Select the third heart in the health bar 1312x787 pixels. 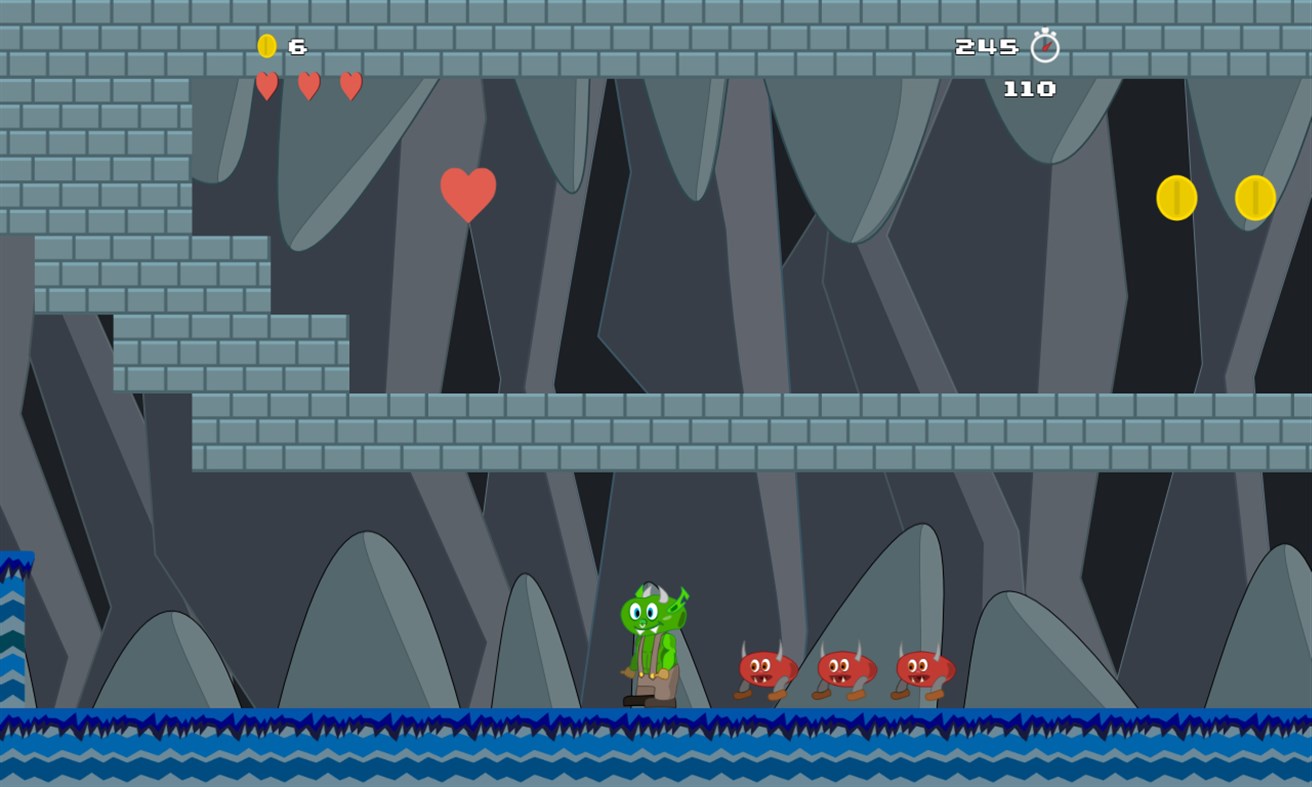[349, 86]
